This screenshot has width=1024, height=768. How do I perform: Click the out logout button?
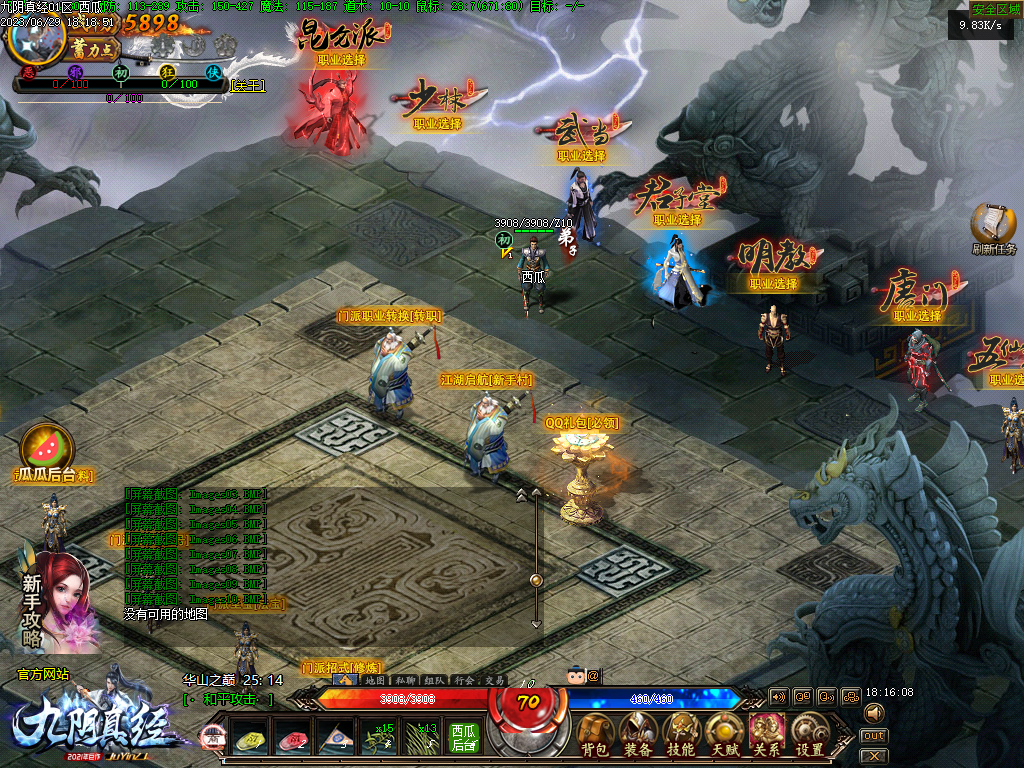tap(873, 736)
